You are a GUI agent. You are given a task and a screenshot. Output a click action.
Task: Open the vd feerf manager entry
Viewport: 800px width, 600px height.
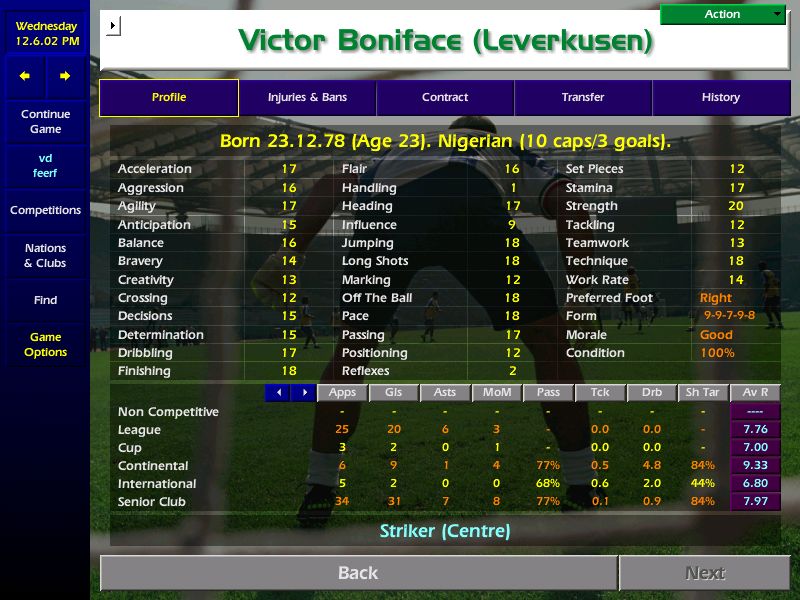[x=45, y=166]
